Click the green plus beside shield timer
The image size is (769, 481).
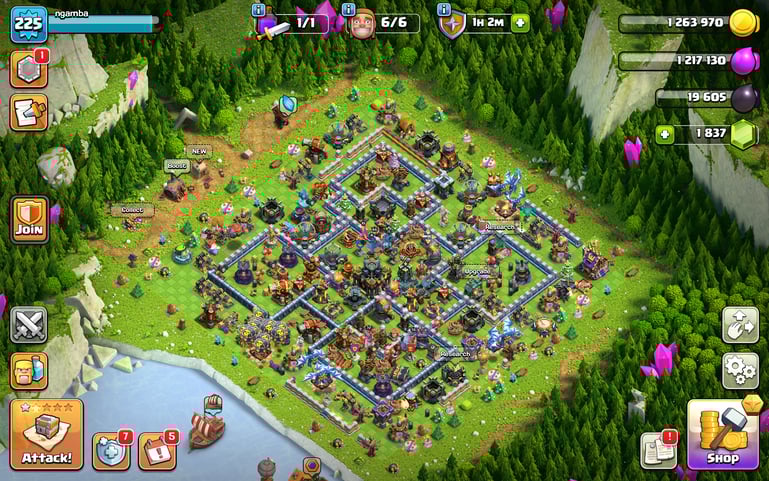[x=519, y=23]
